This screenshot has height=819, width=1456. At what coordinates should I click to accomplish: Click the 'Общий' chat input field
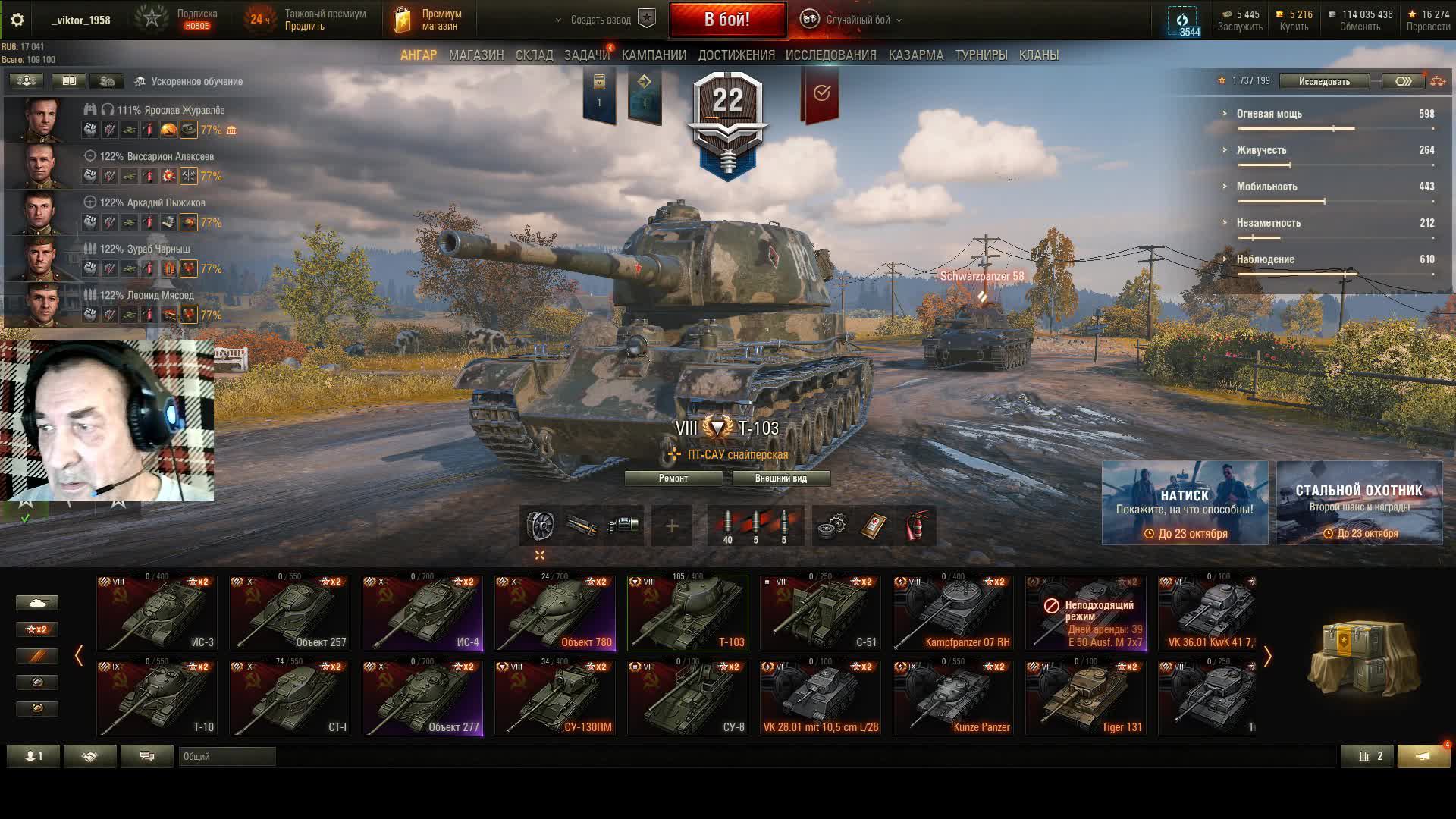point(227,756)
